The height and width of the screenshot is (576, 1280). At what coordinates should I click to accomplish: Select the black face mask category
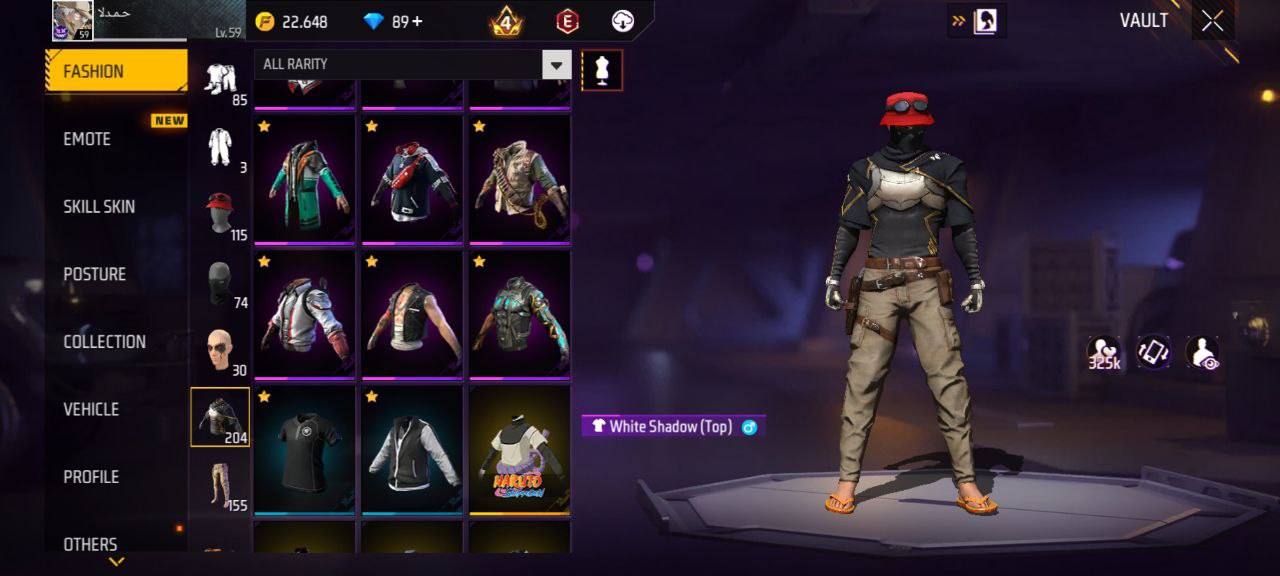tap(219, 283)
